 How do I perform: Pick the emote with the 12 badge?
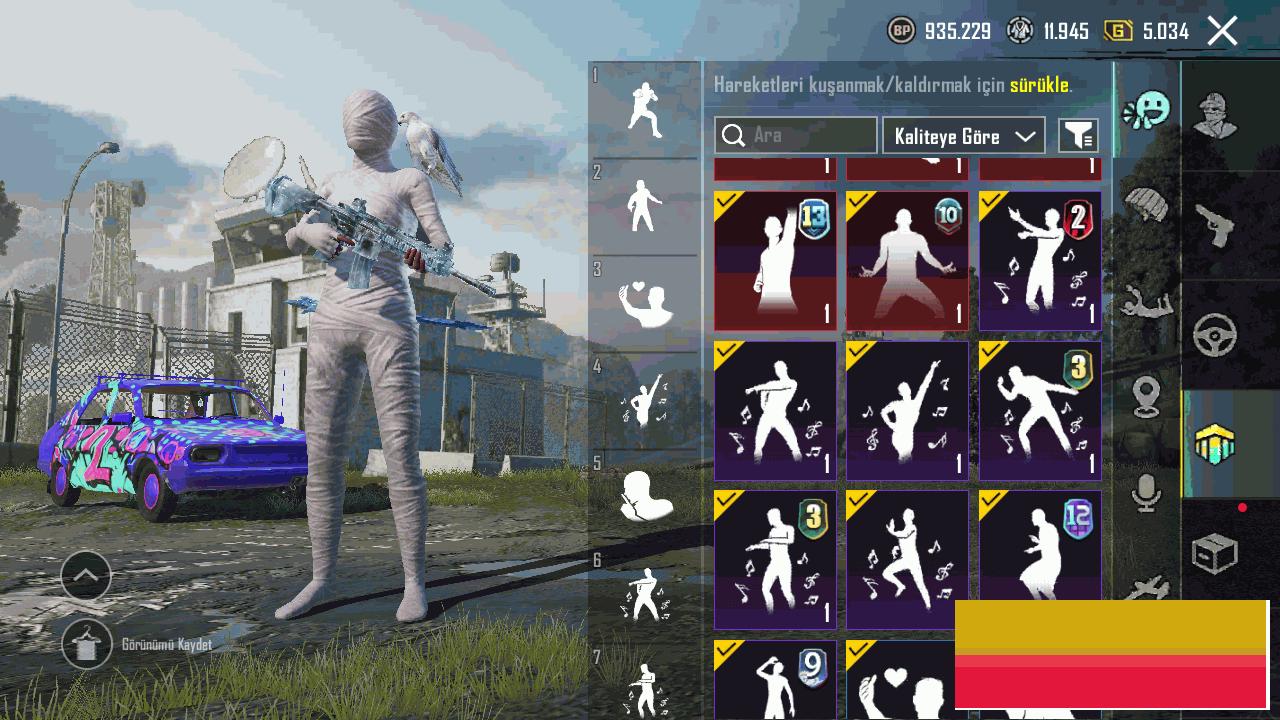[x=1040, y=545]
